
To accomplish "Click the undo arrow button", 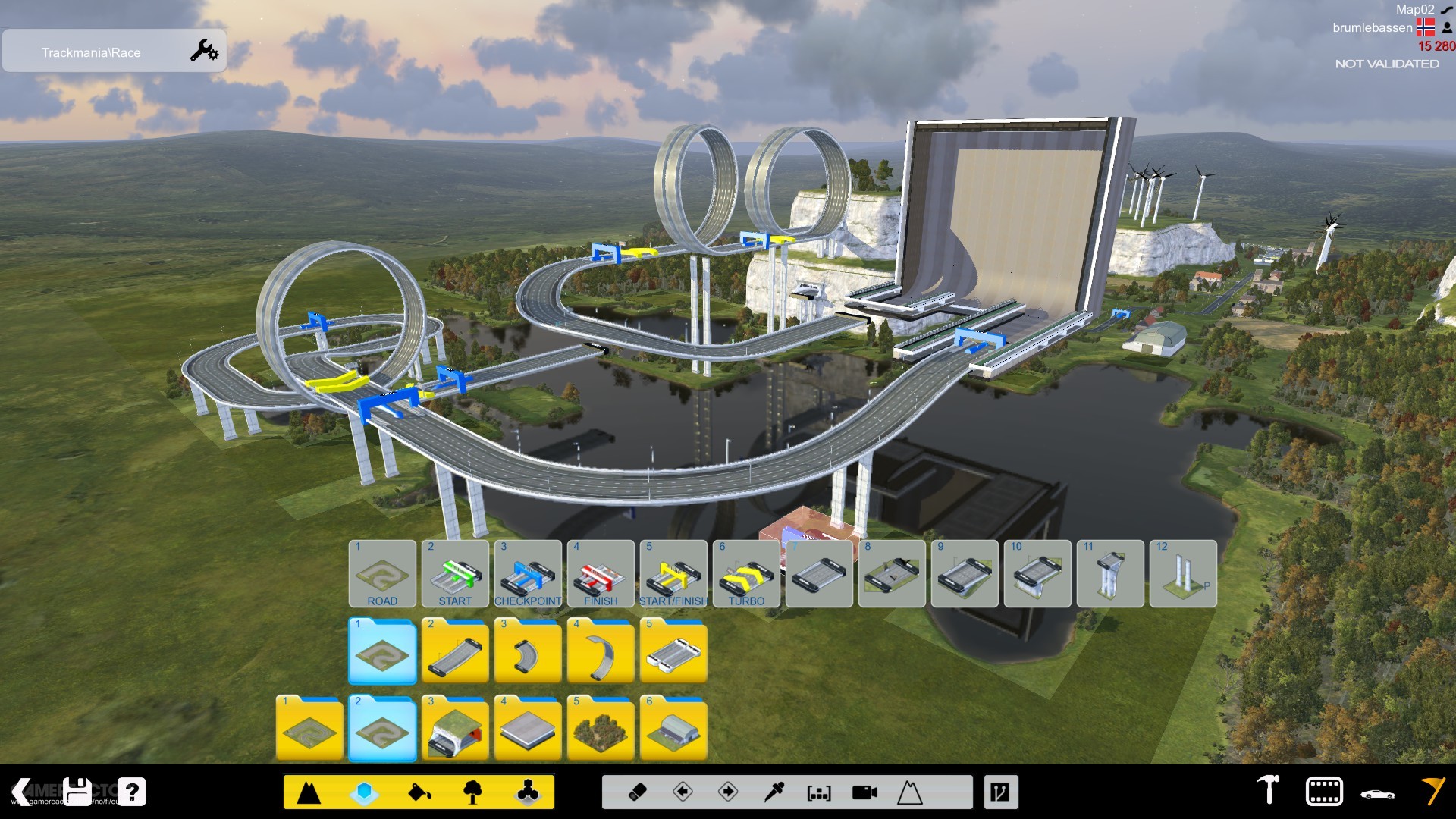I will [x=682, y=792].
